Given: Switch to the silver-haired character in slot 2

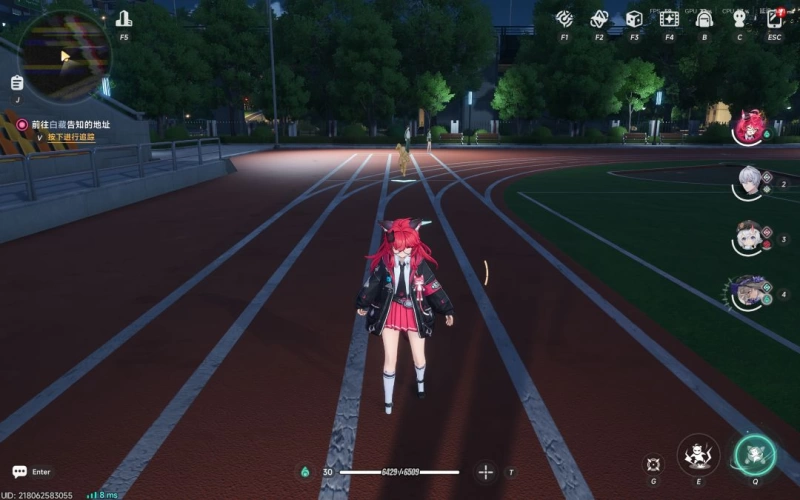Looking at the screenshot, I should pyautogui.click(x=749, y=183).
